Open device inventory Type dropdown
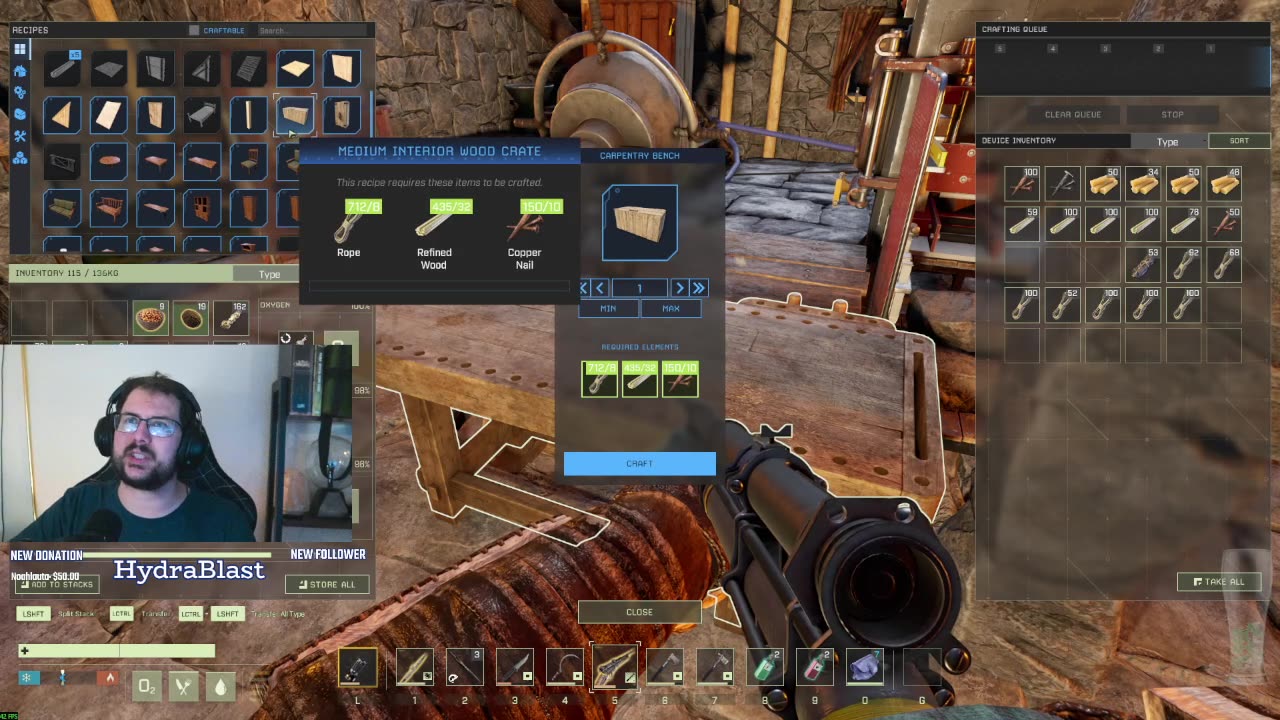Image resolution: width=1280 pixels, height=720 pixels. 1167,142
